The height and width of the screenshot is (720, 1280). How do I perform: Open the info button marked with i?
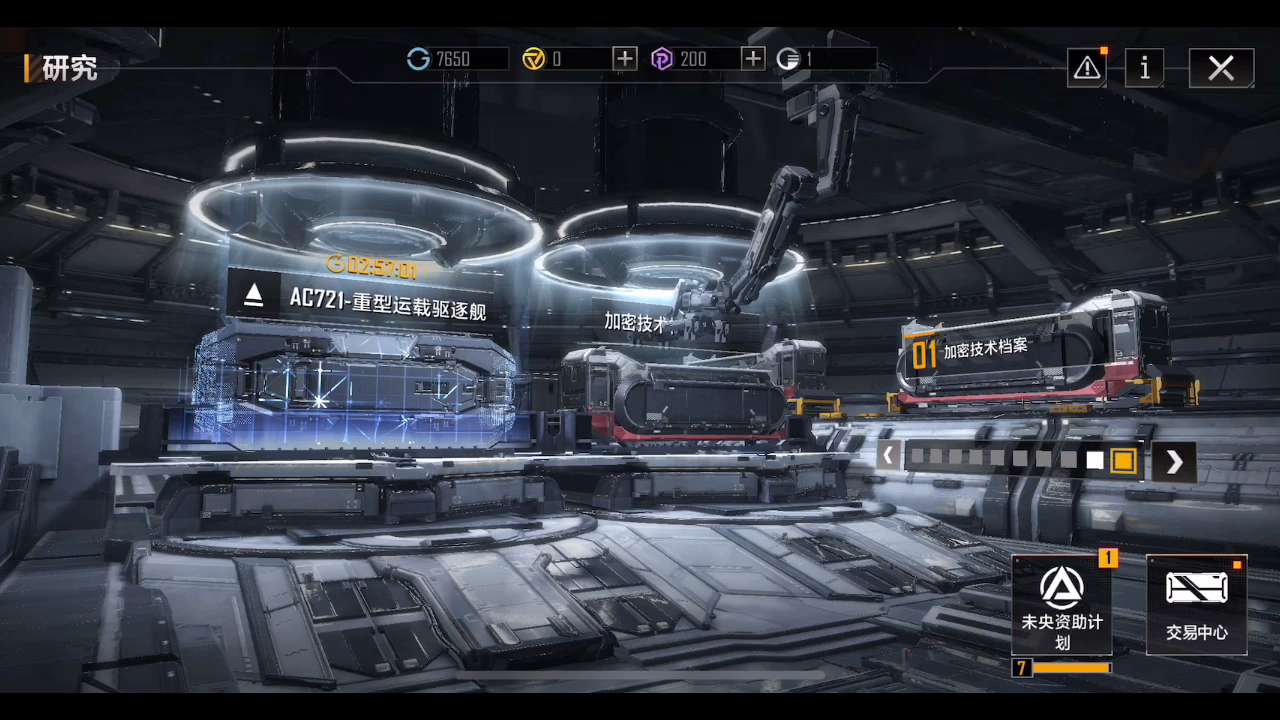[x=1144, y=68]
